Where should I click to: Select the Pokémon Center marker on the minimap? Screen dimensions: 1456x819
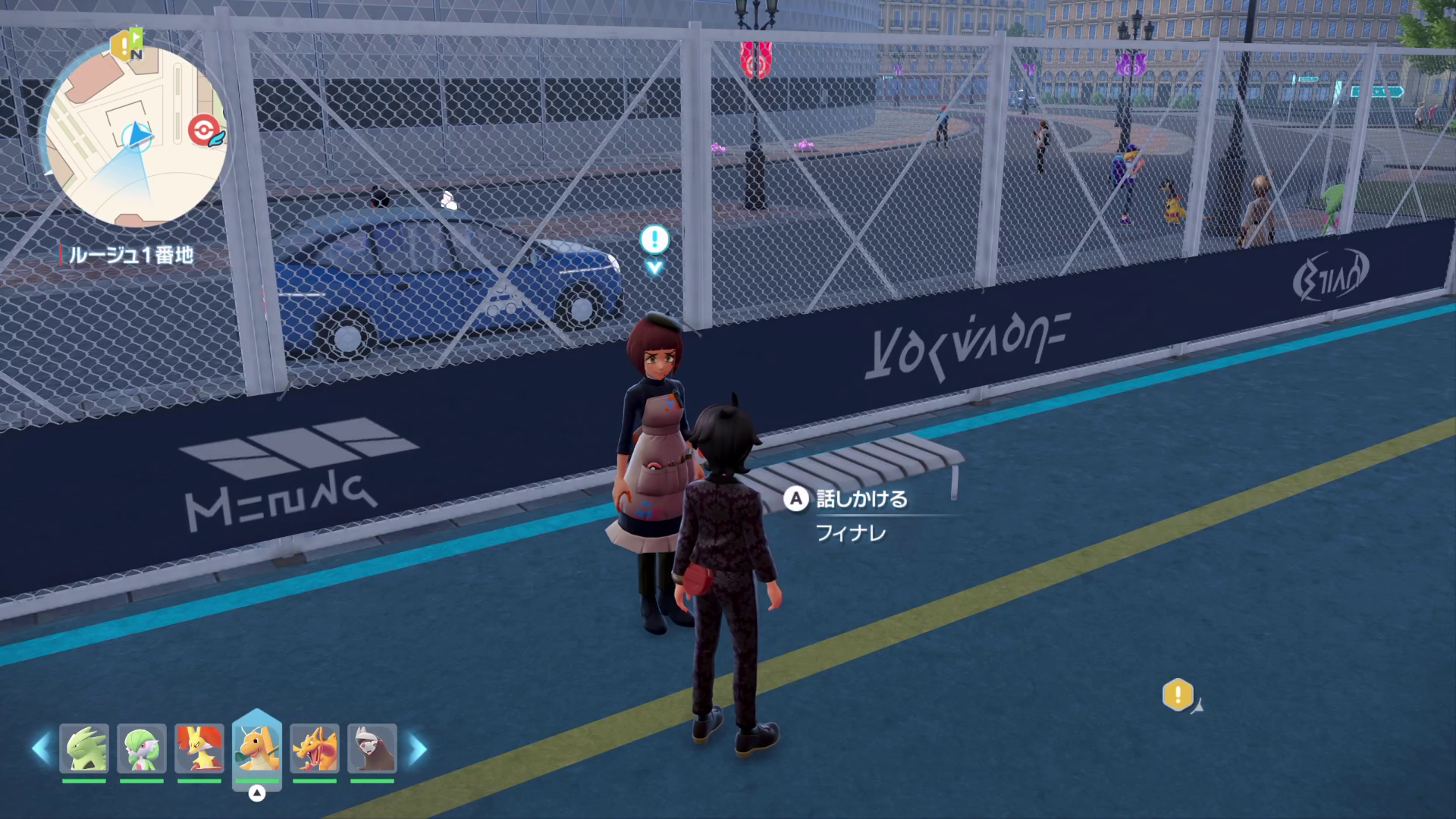pos(203,130)
